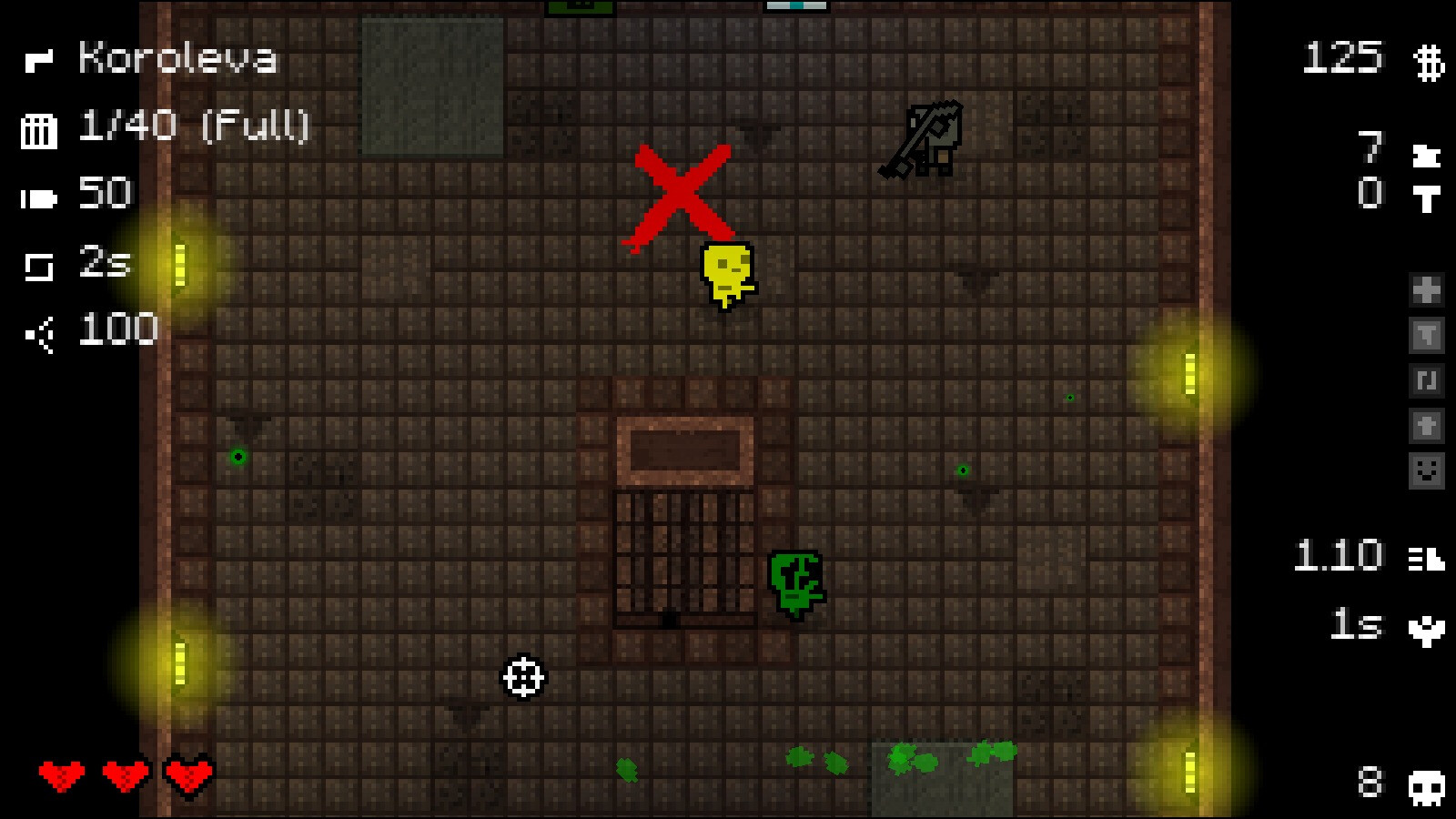Click the icon next to the 1s timer
The width and height of the screenshot is (1456, 819).
click(x=1427, y=630)
